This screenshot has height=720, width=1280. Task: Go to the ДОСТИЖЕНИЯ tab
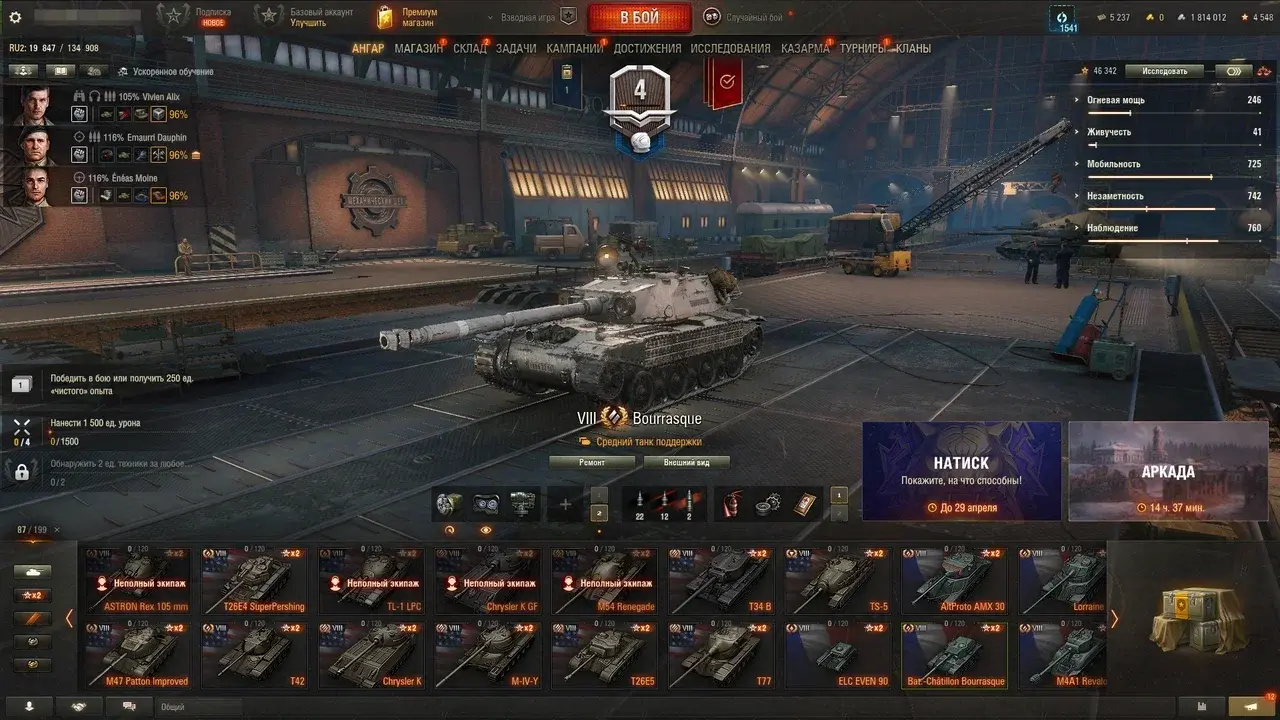(647, 48)
